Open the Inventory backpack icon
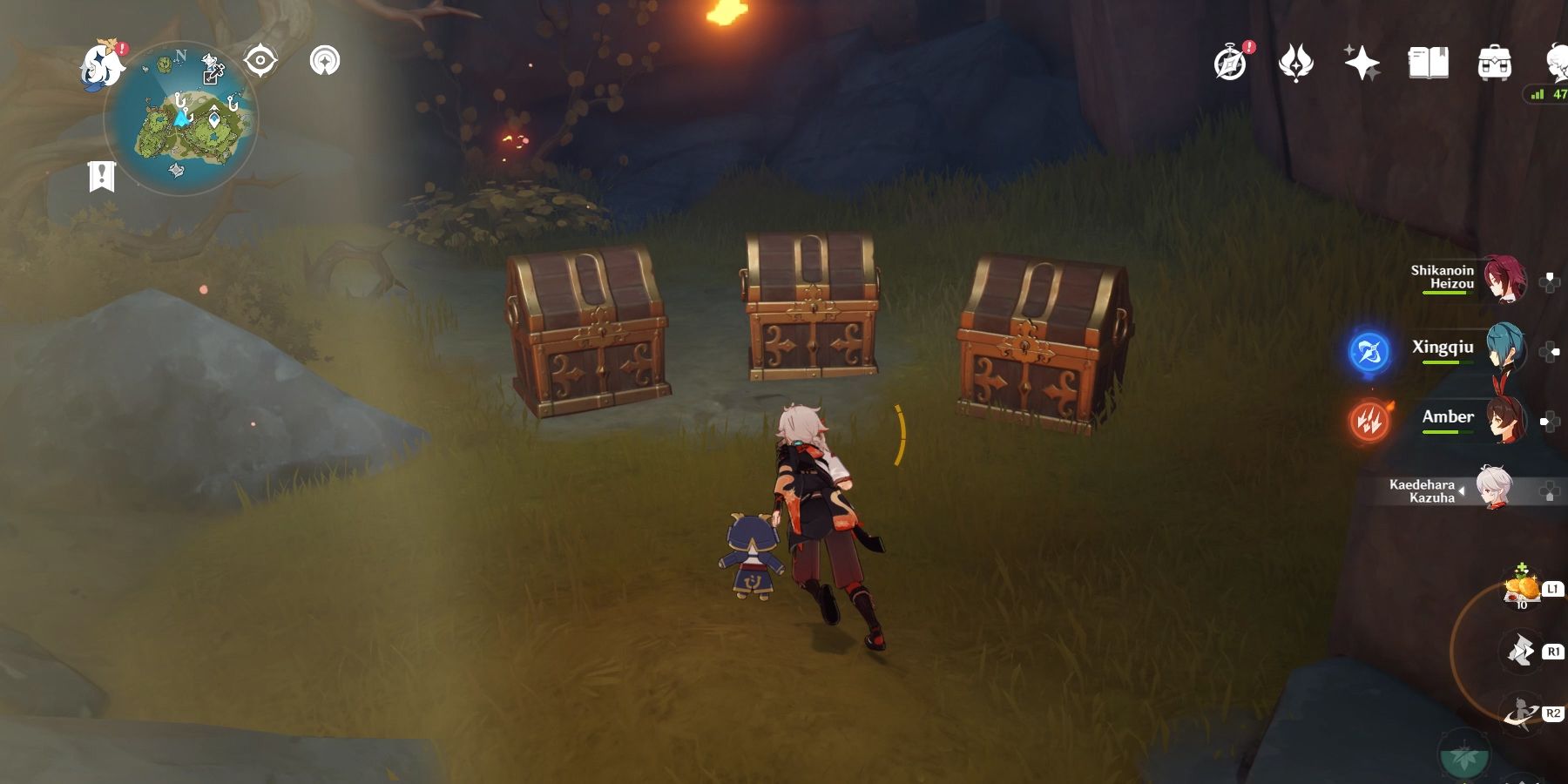The image size is (1568, 784). point(1493,61)
